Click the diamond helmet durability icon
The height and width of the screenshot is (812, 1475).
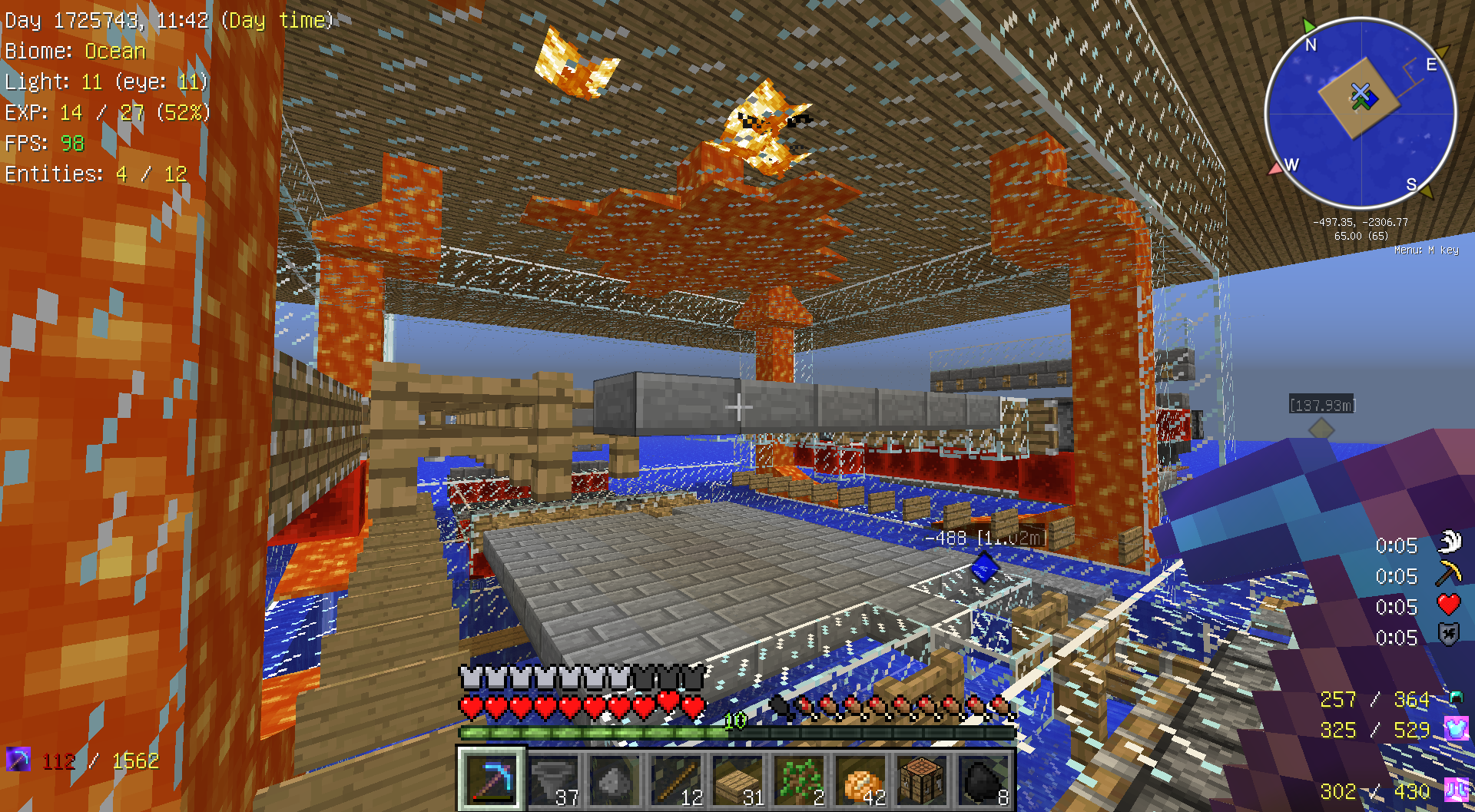[1456, 698]
